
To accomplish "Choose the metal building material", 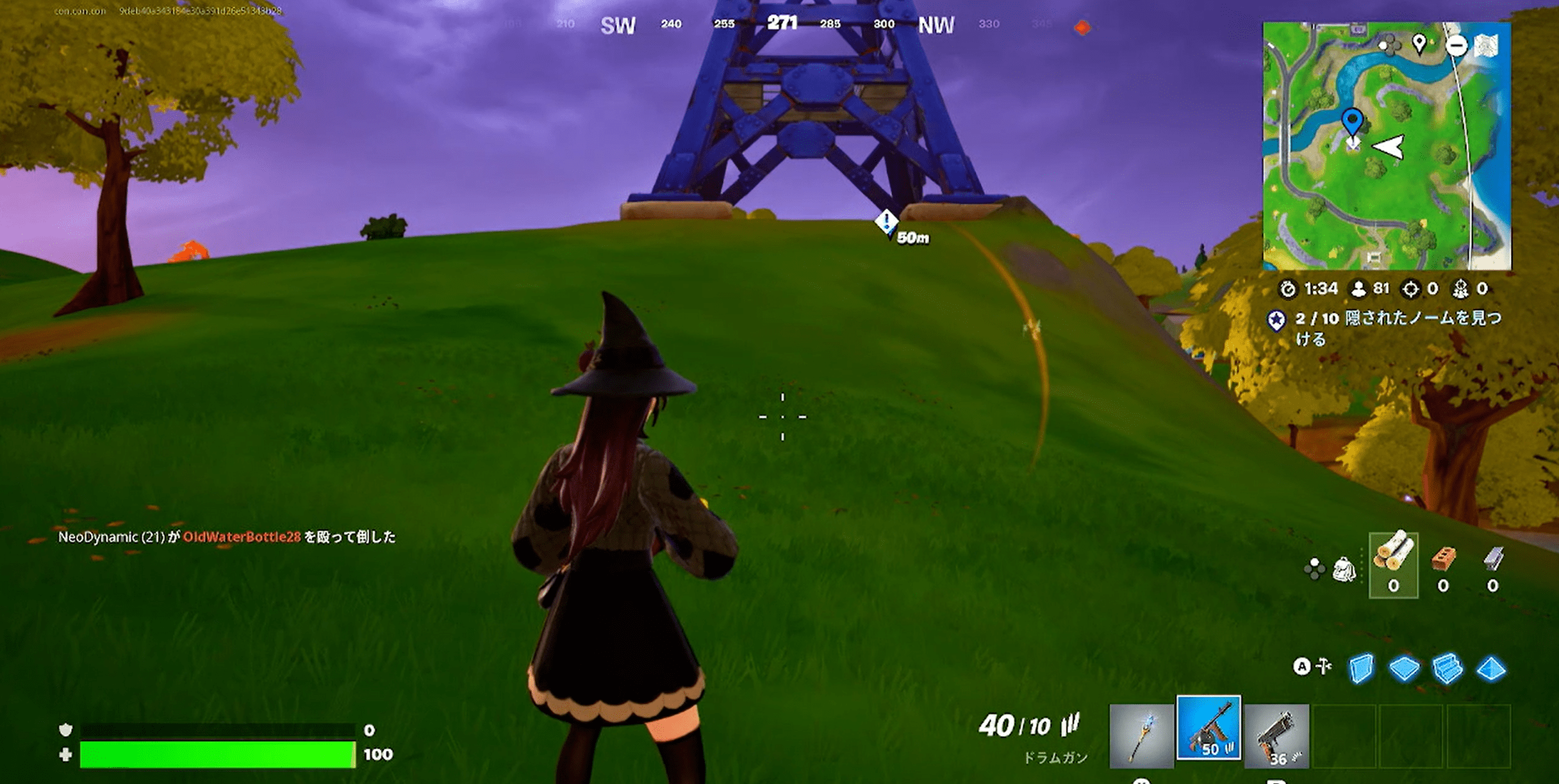I will coord(1492,564).
